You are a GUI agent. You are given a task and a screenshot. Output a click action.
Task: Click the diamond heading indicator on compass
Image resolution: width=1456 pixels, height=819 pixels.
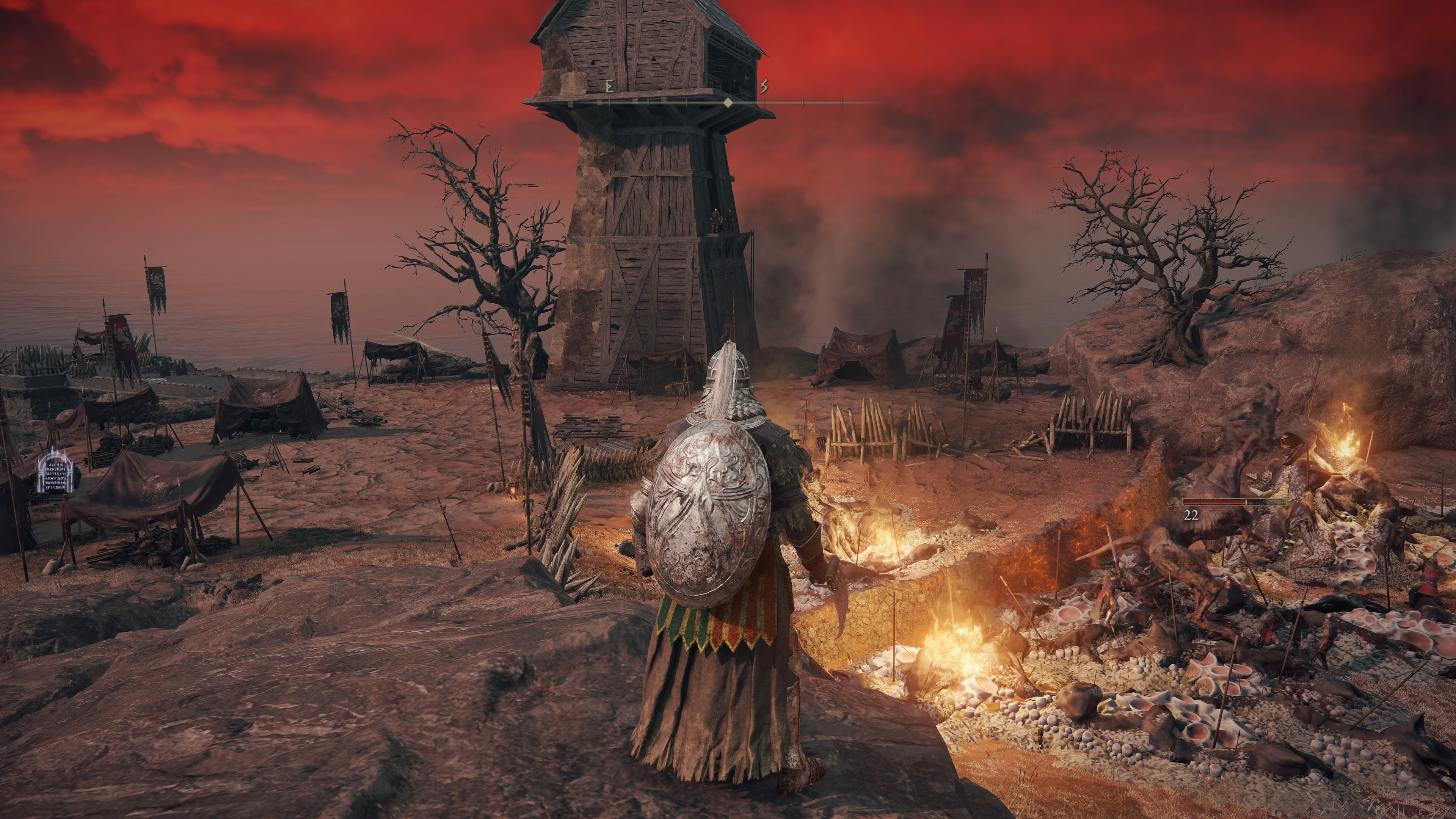pyautogui.click(x=728, y=103)
